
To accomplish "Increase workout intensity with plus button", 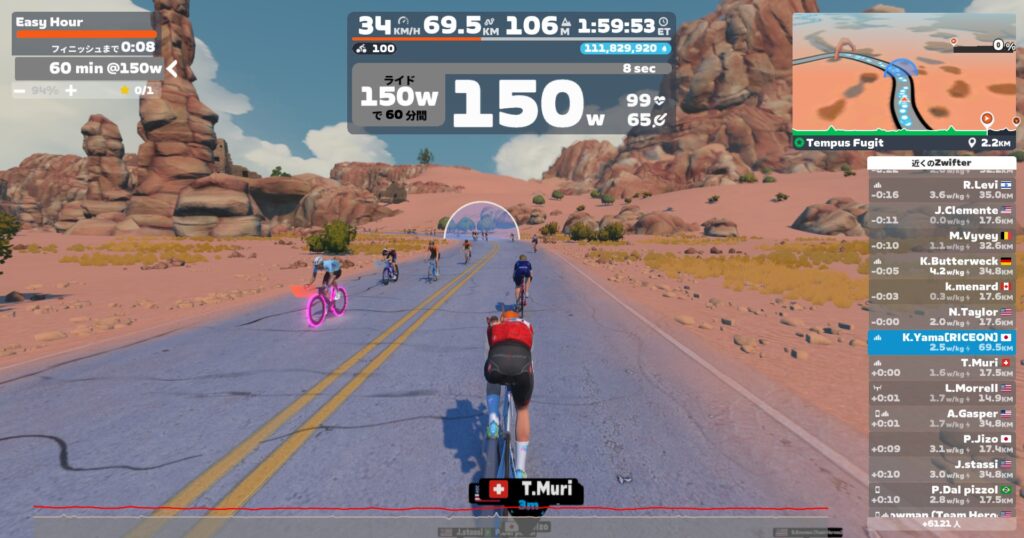I will click(x=71, y=90).
